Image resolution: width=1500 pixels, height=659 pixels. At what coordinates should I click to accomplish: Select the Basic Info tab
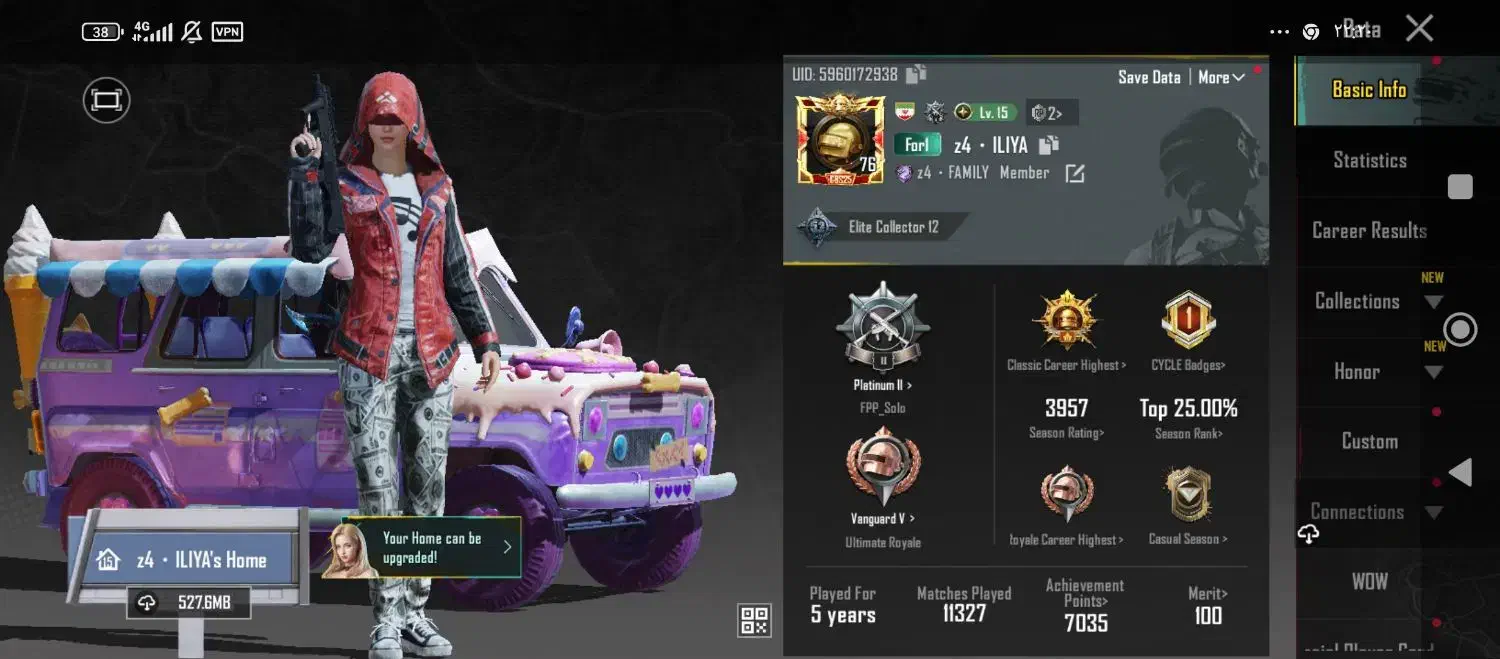(1369, 90)
